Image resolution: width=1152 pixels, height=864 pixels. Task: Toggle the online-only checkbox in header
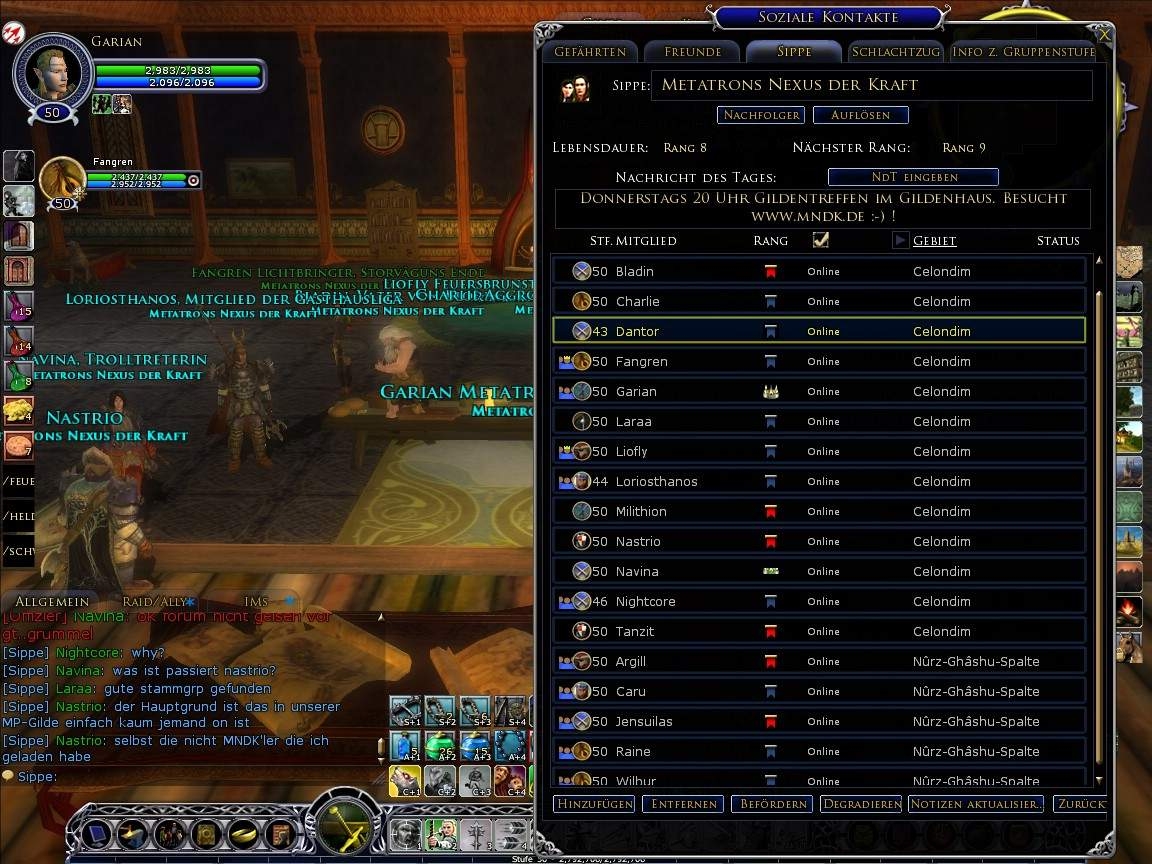821,240
